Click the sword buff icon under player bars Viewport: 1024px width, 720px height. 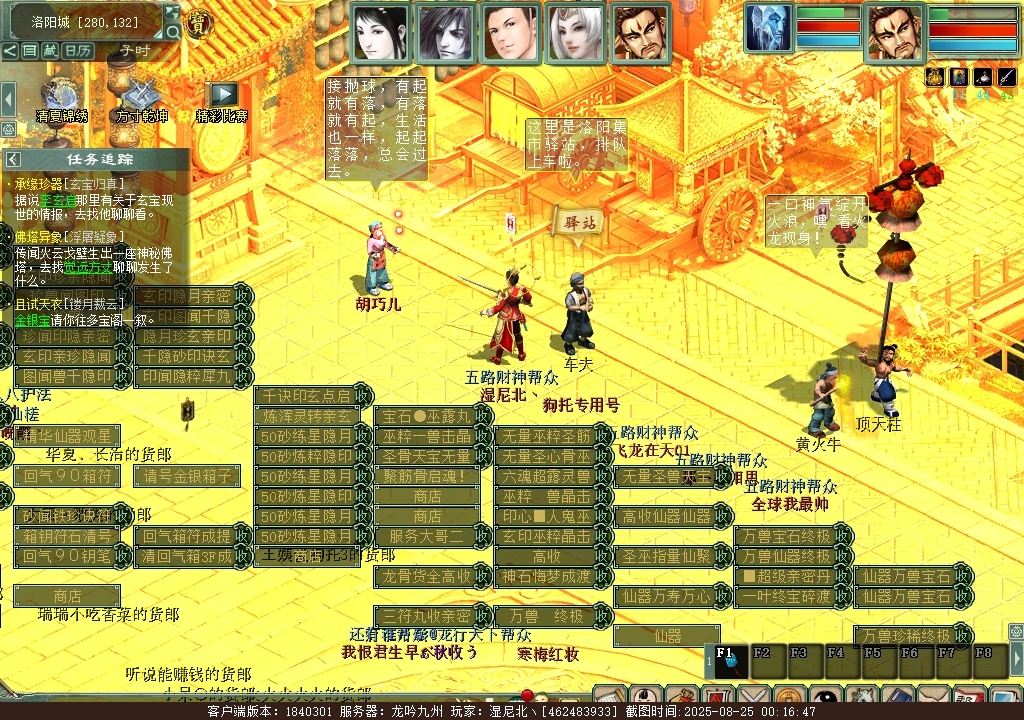coord(1007,77)
